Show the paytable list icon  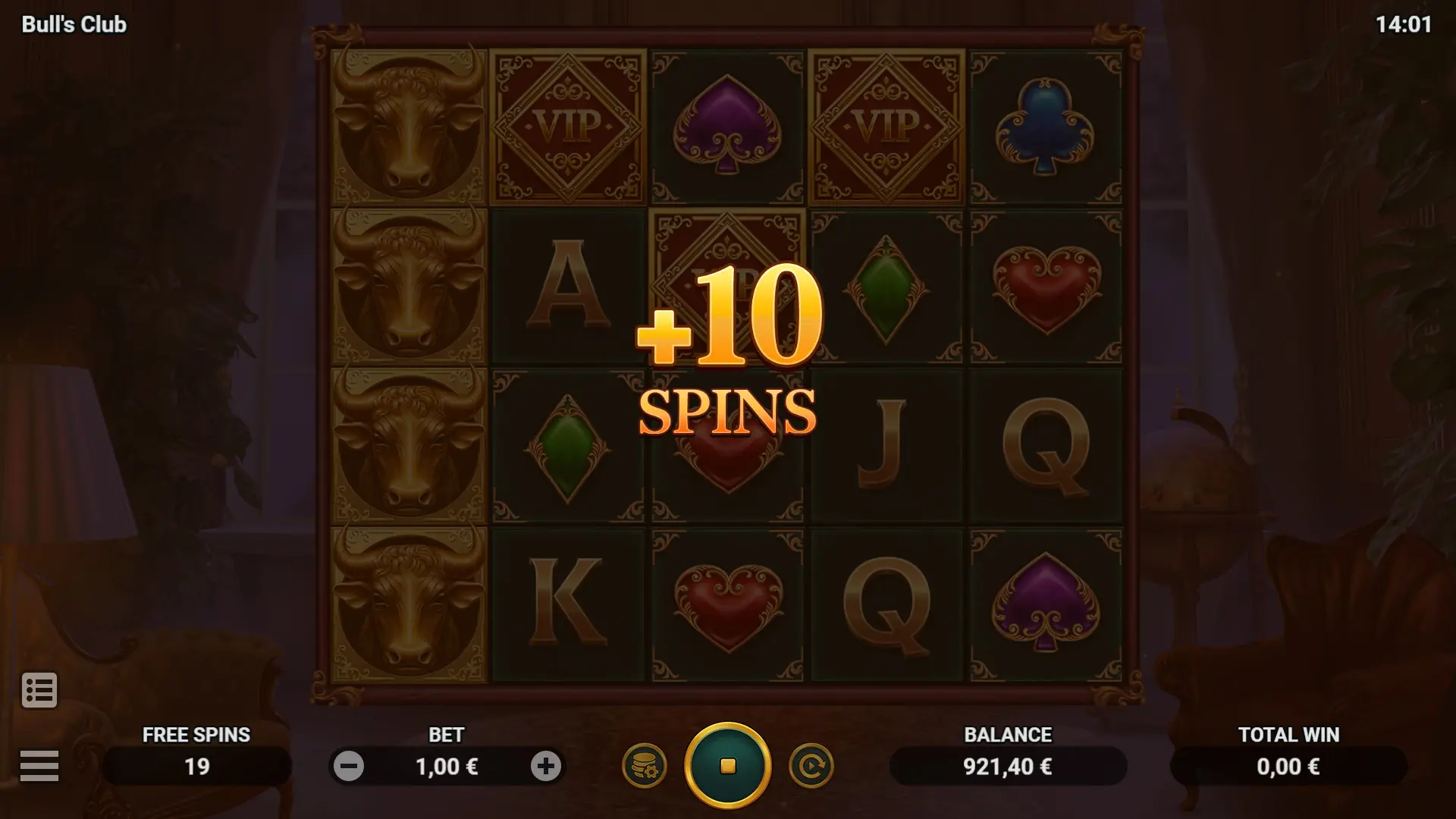point(39,690)
